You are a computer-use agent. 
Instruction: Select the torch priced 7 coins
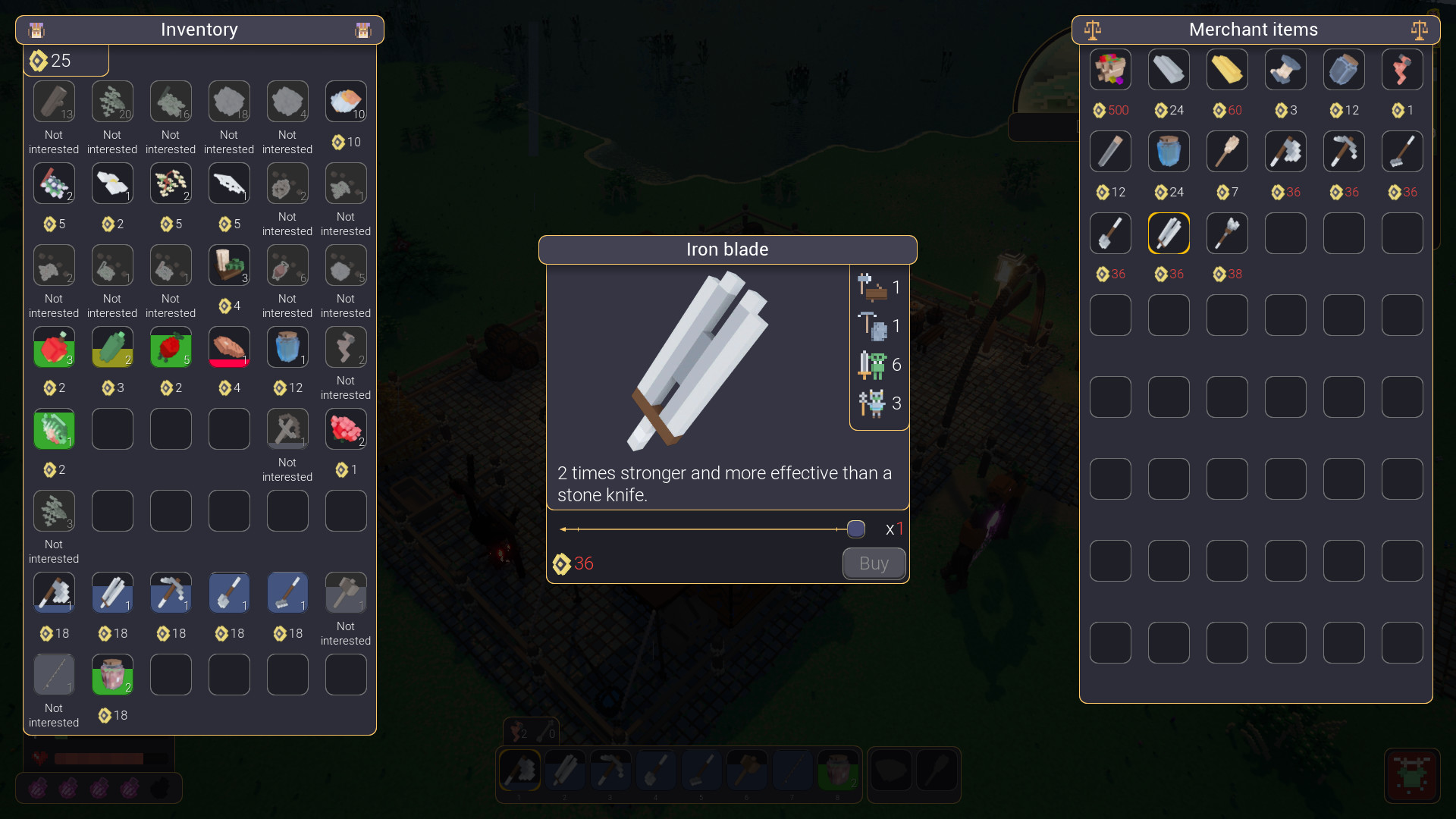pyautogui.click(x=1226, y=151)
